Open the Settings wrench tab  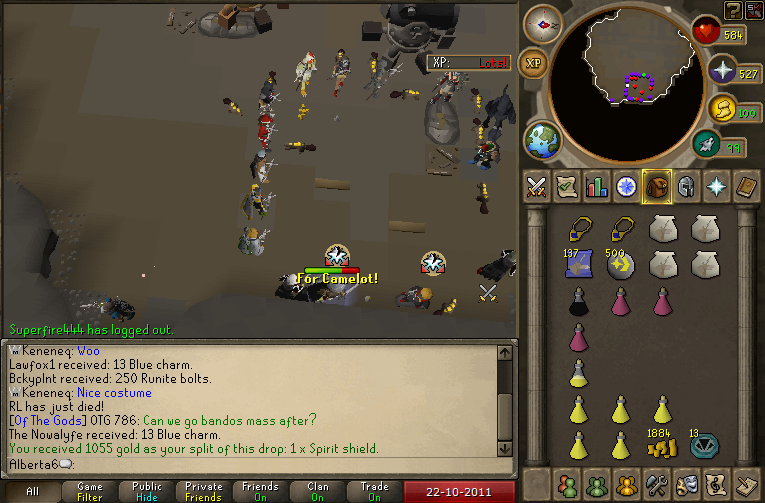658,484
